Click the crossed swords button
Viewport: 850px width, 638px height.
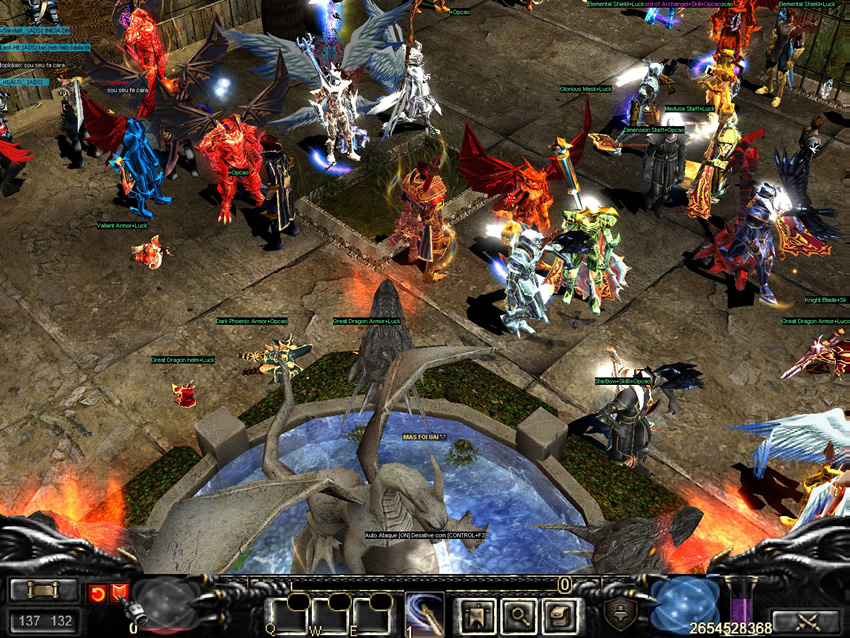click(806, 622)
